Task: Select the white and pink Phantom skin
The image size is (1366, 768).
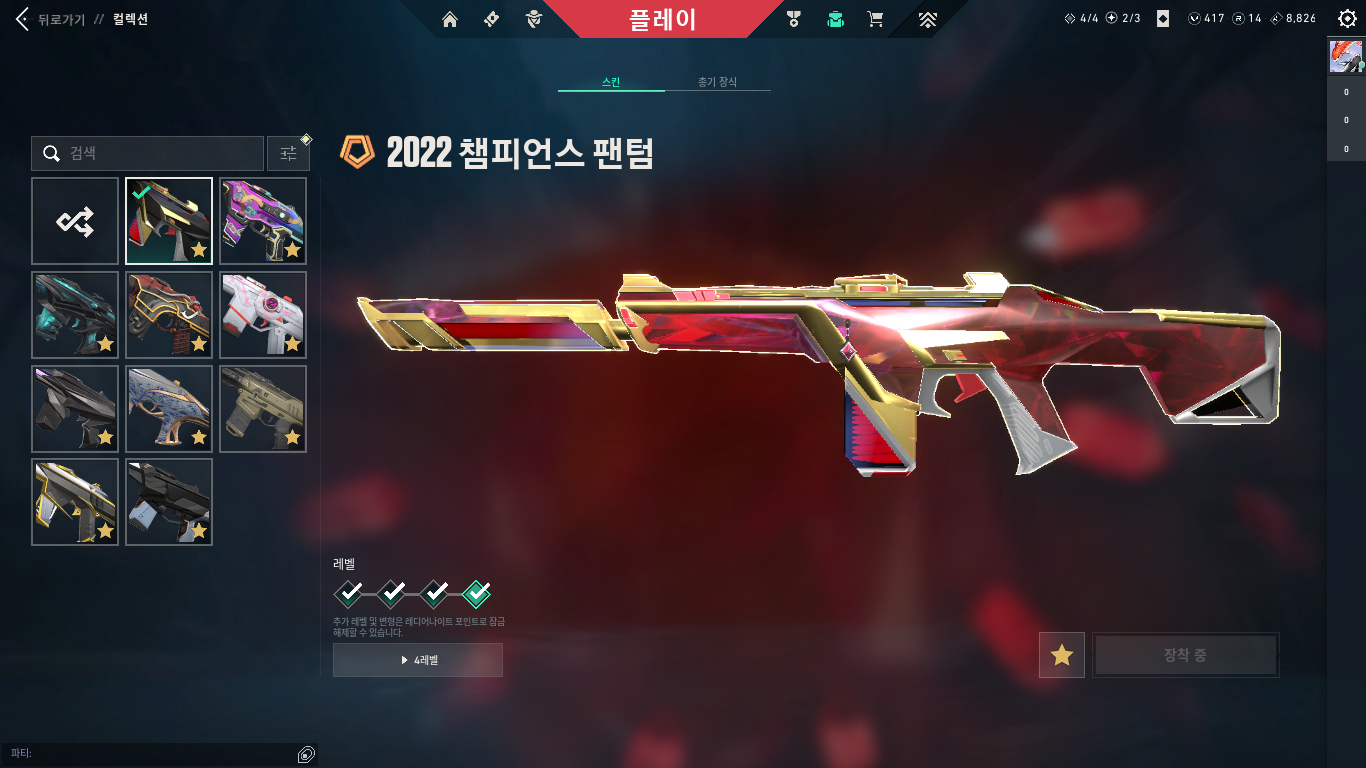Action: (x=263, y=315)
